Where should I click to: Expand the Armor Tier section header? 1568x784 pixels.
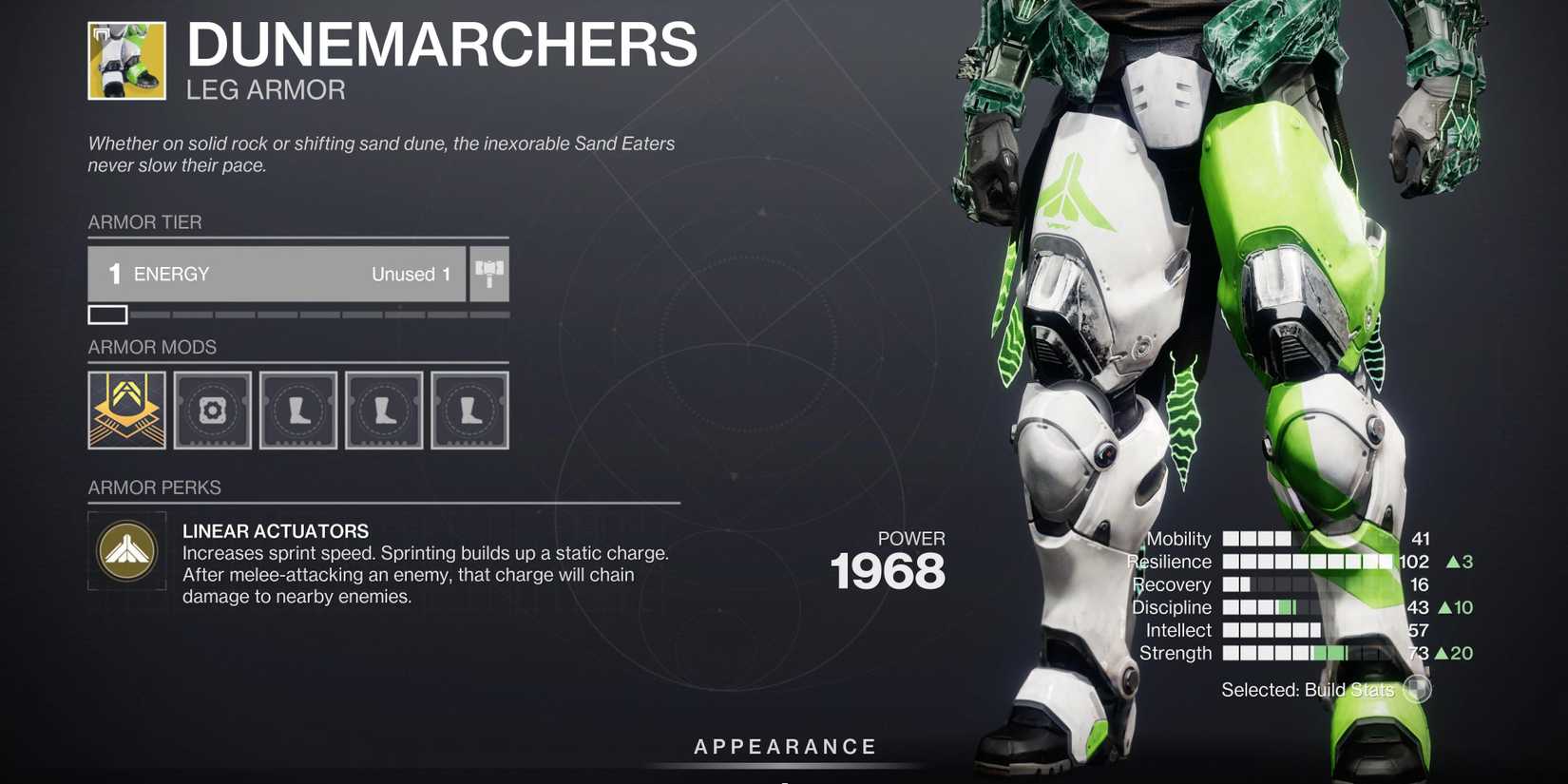(x=145, y=222)
